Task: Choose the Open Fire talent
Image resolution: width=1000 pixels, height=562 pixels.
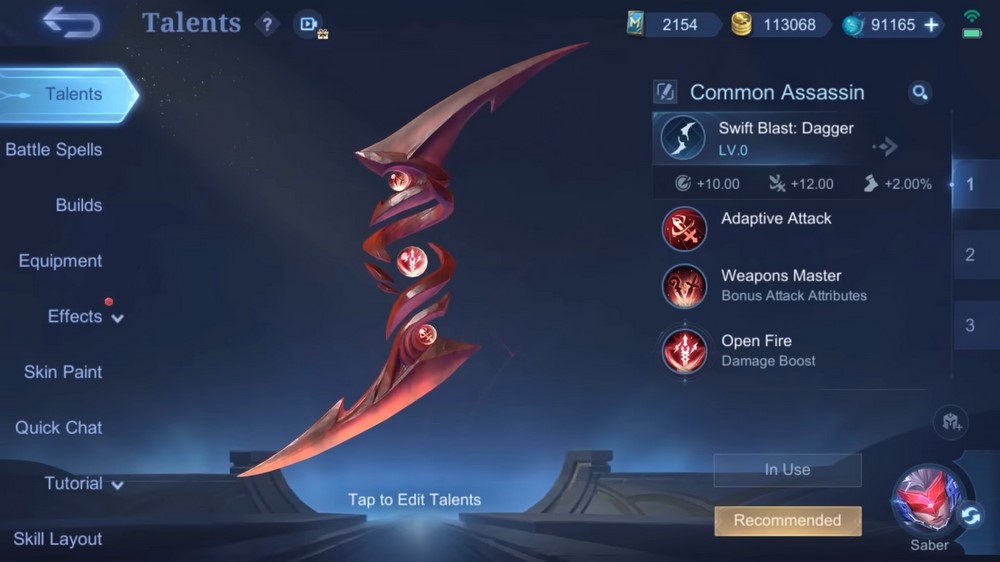Action: coord(768,350)
